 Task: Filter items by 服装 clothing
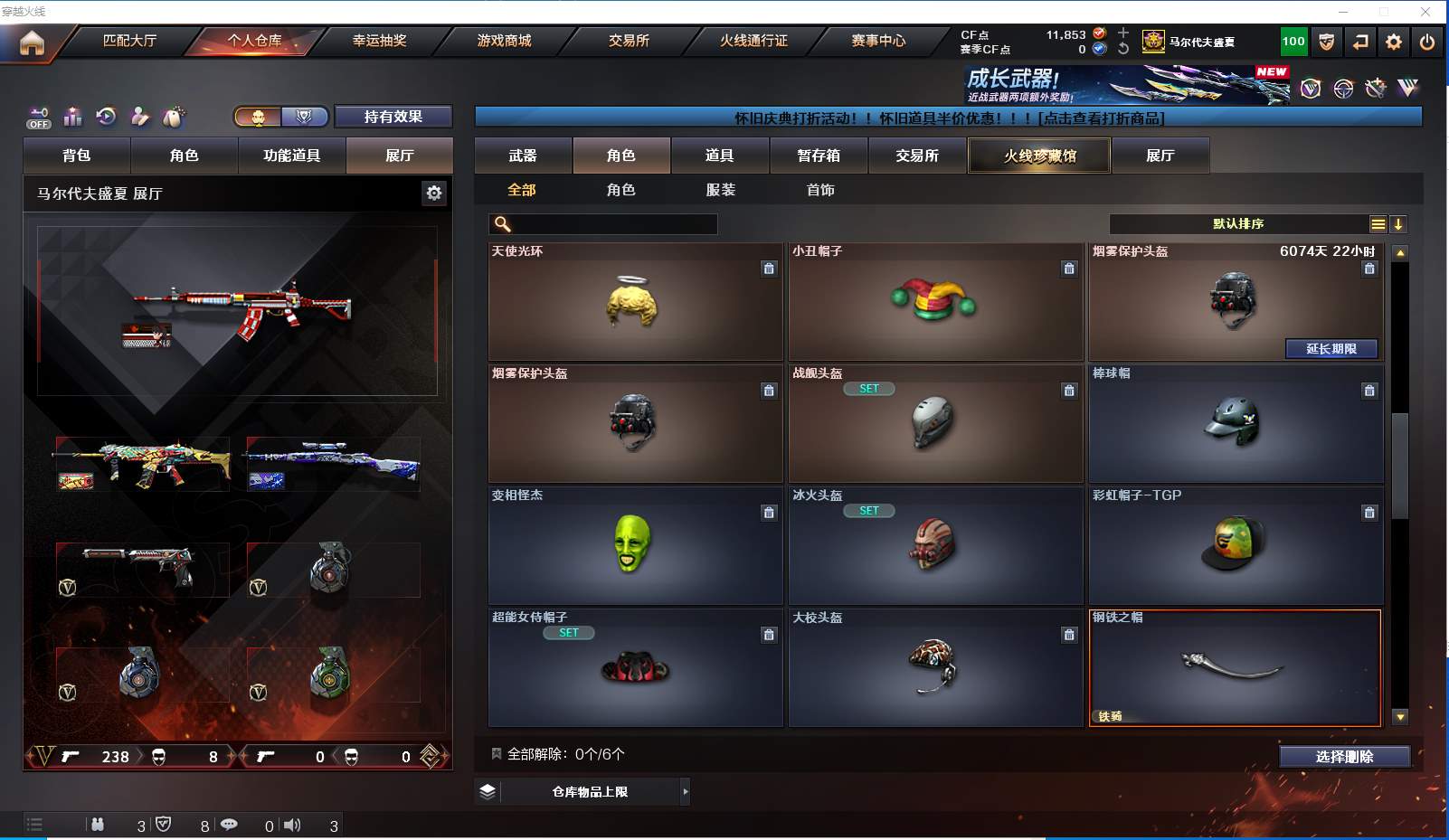tap(721, 190)
